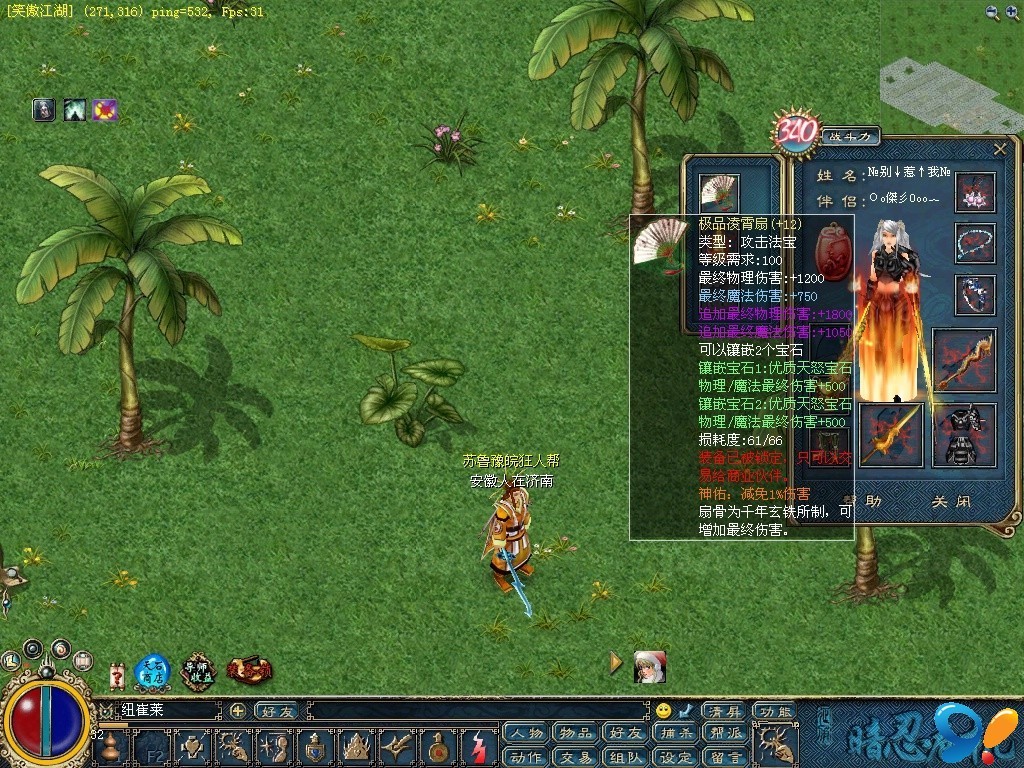Click the 关闭 button on equipment panel
Viewport: 1024px width, 768px height.
950,501
